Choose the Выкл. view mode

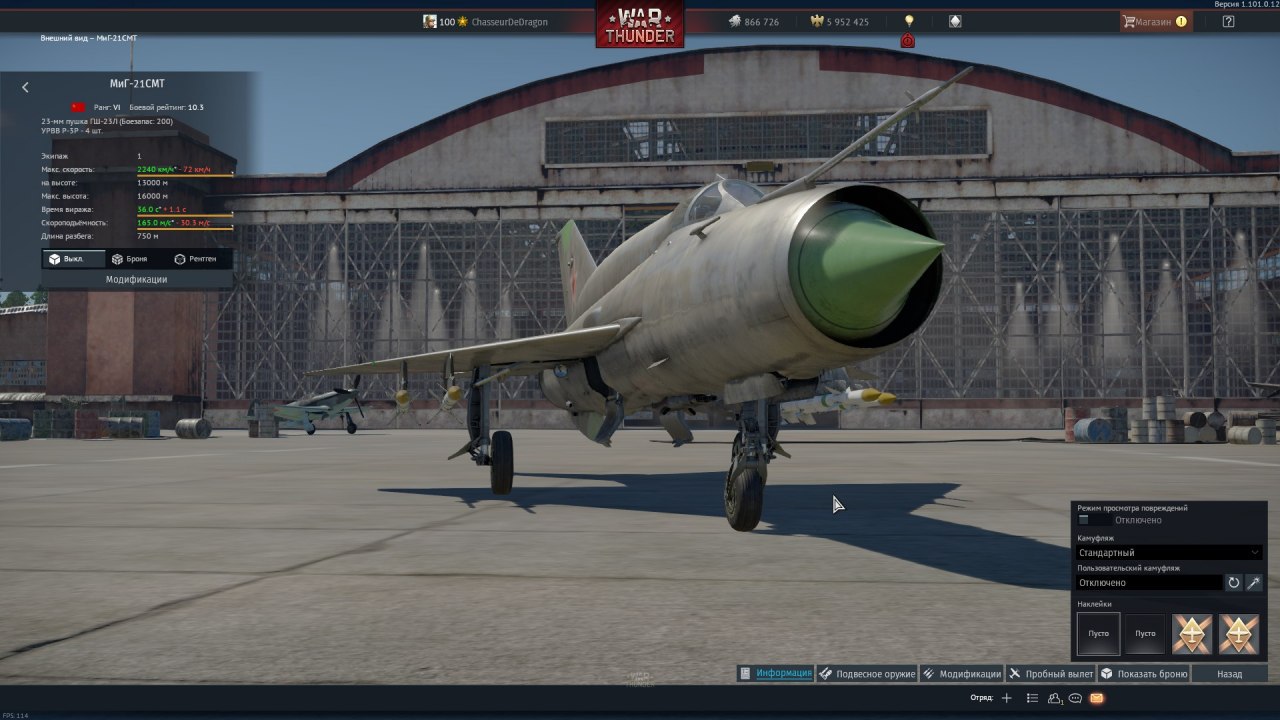coord(66,259)
